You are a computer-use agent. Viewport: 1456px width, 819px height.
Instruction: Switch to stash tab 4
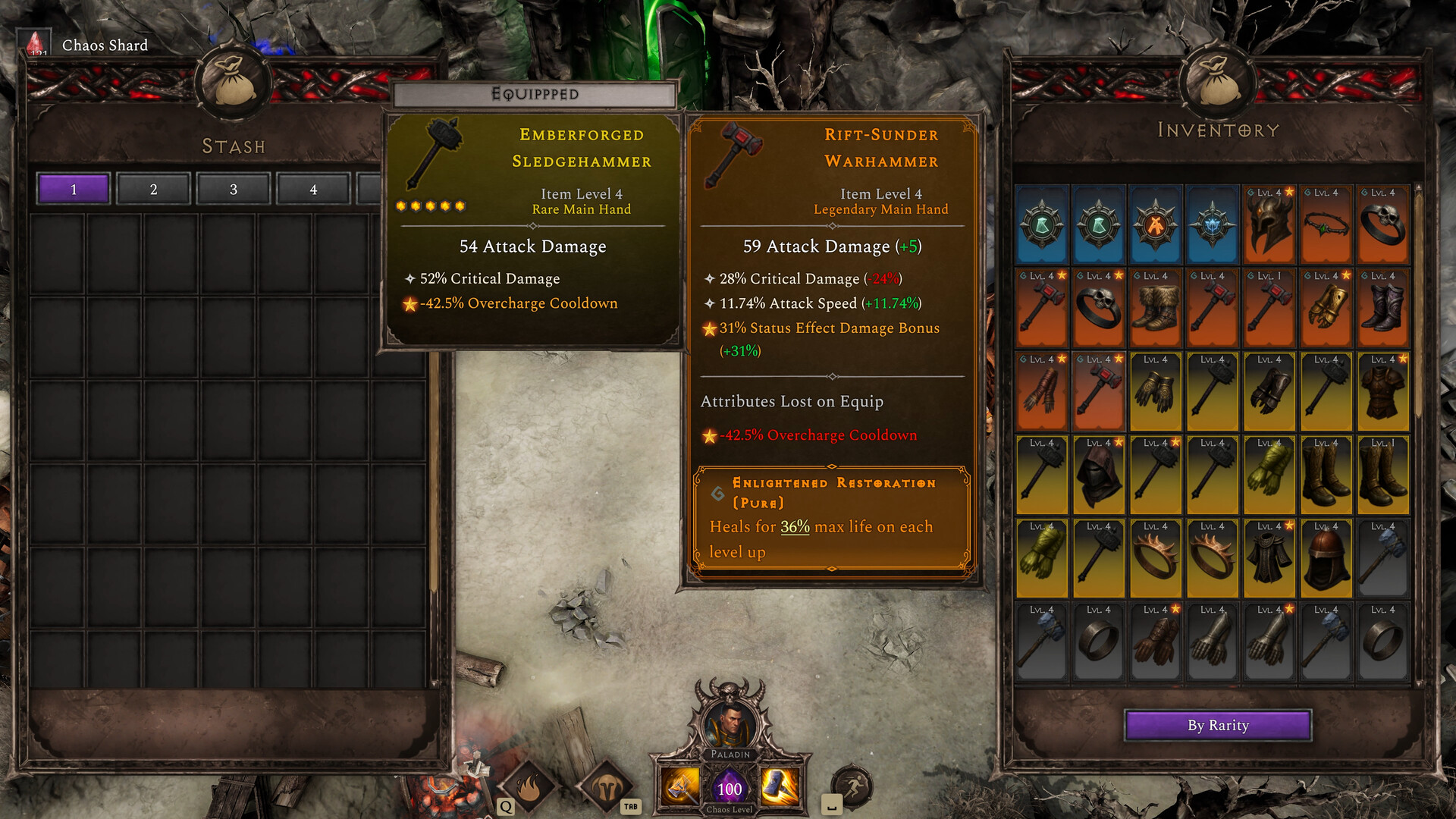pyautogui.click(x=313, y=189)
